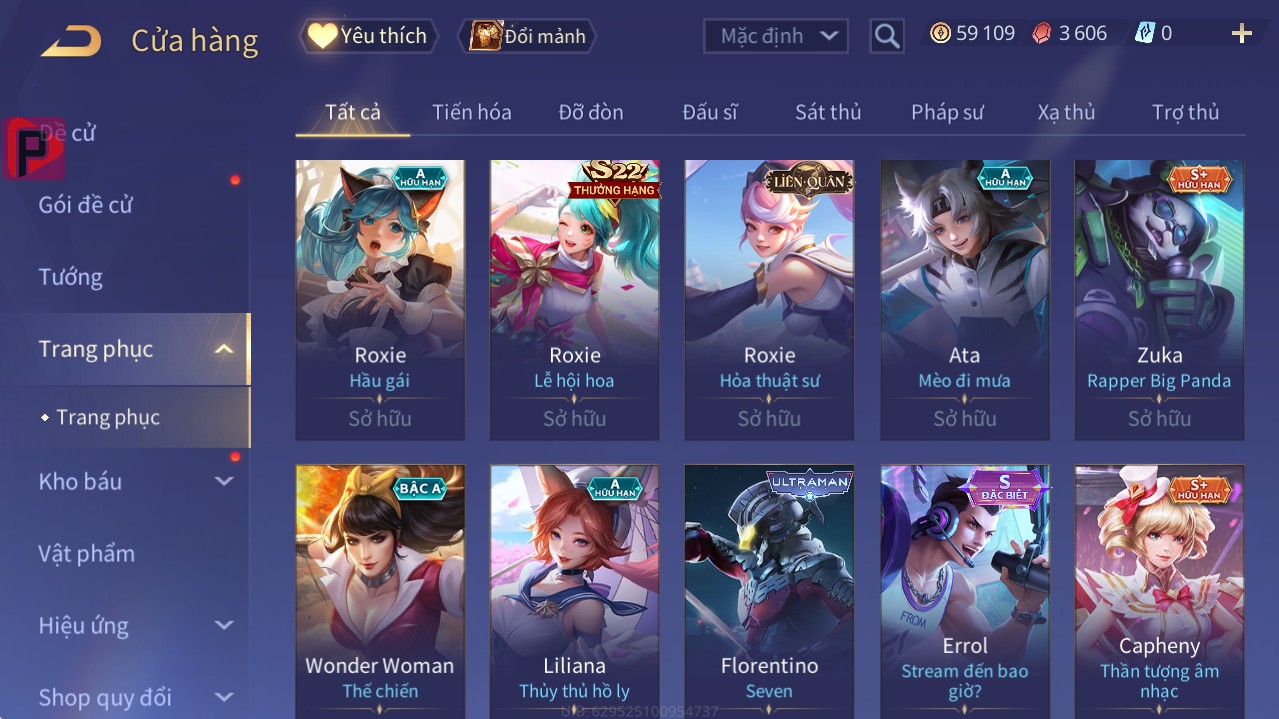Switch to the Tiến hóa tab
The height and width of the screenshot is (719, 1279).
coord(471,112)
